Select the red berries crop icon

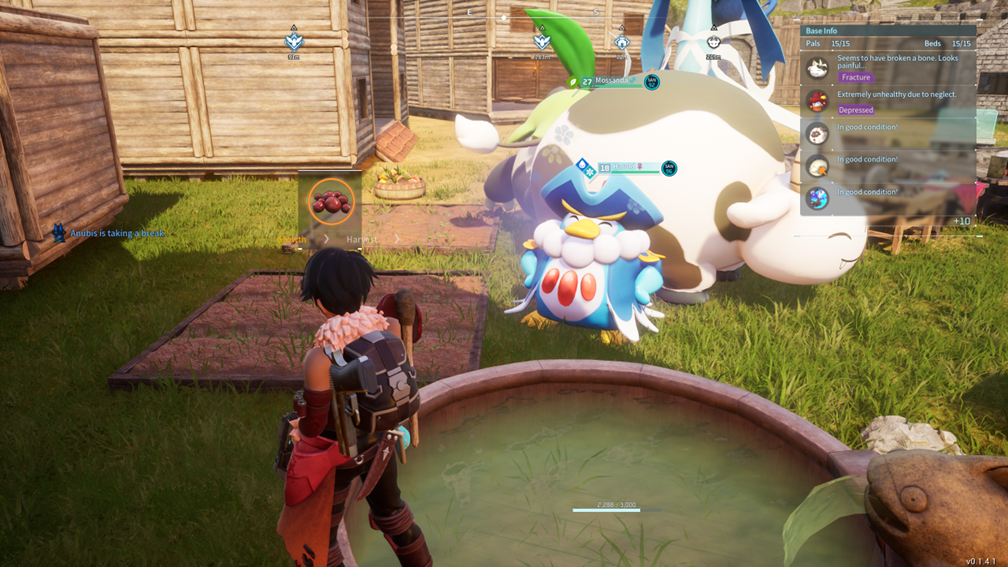point(331,202)
